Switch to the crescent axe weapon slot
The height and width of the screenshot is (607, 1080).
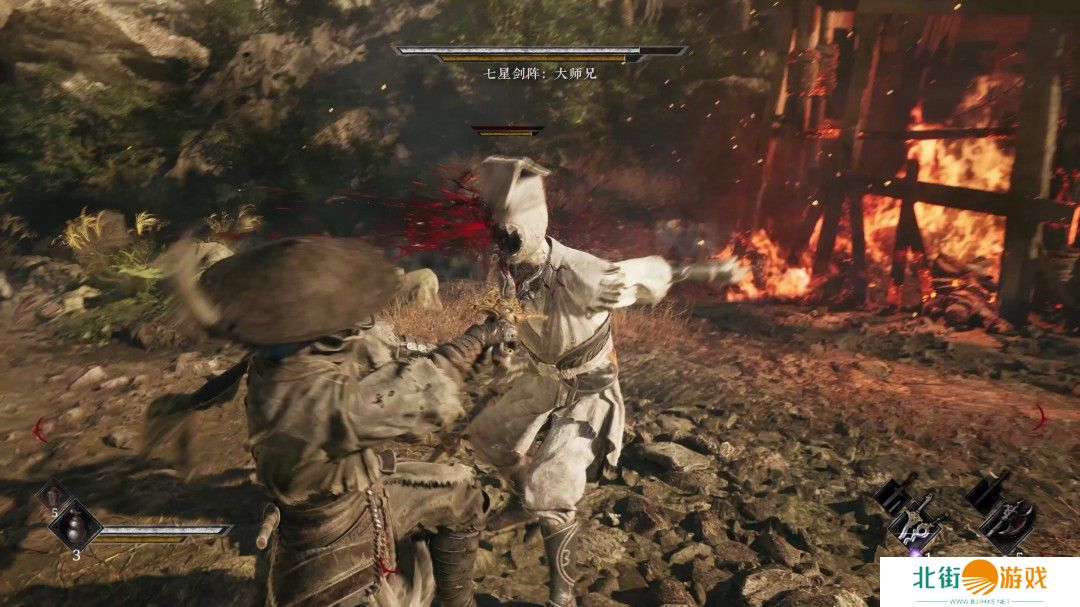tap(1004, 522)
